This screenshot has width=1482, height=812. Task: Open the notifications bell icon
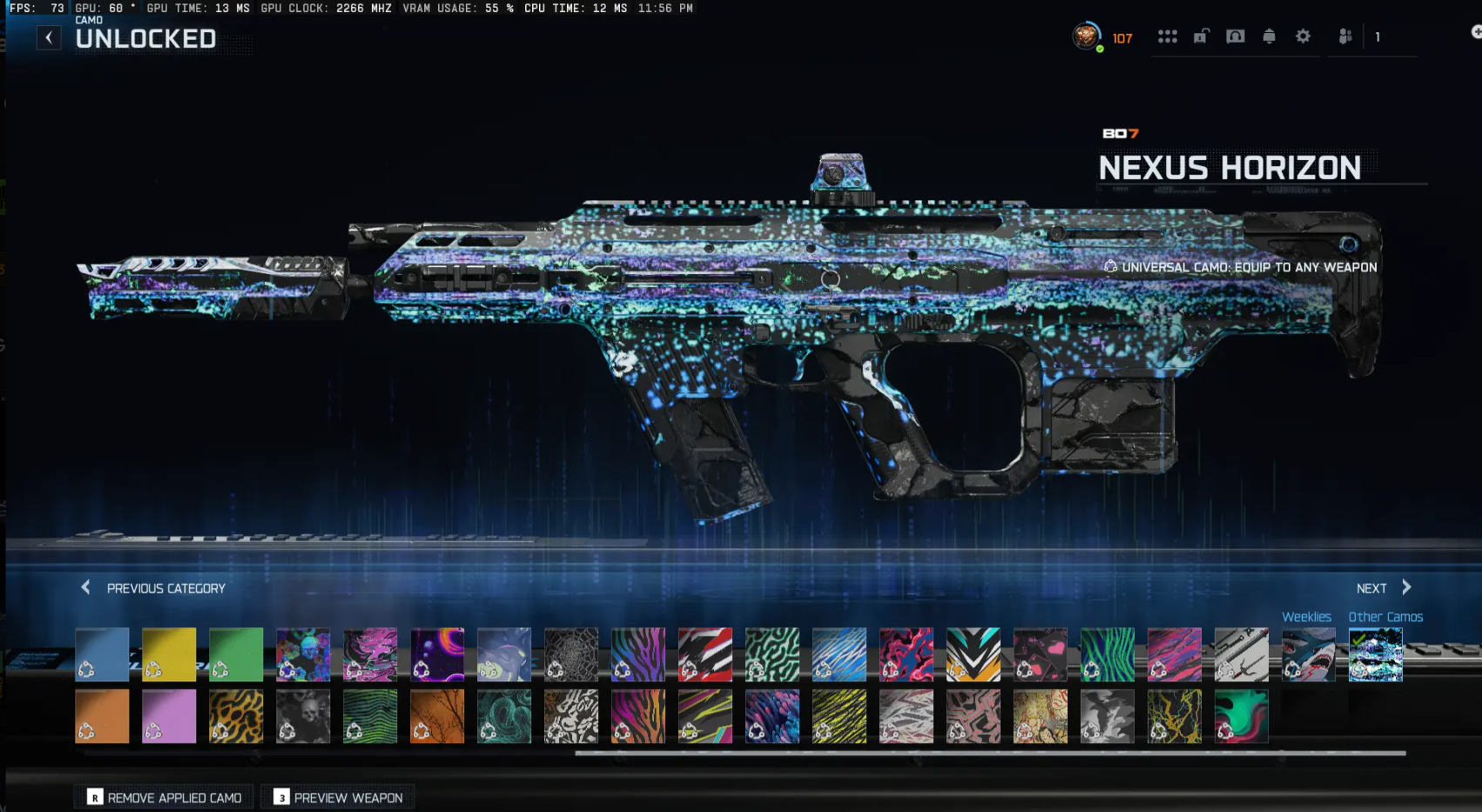coord(1269,37)
